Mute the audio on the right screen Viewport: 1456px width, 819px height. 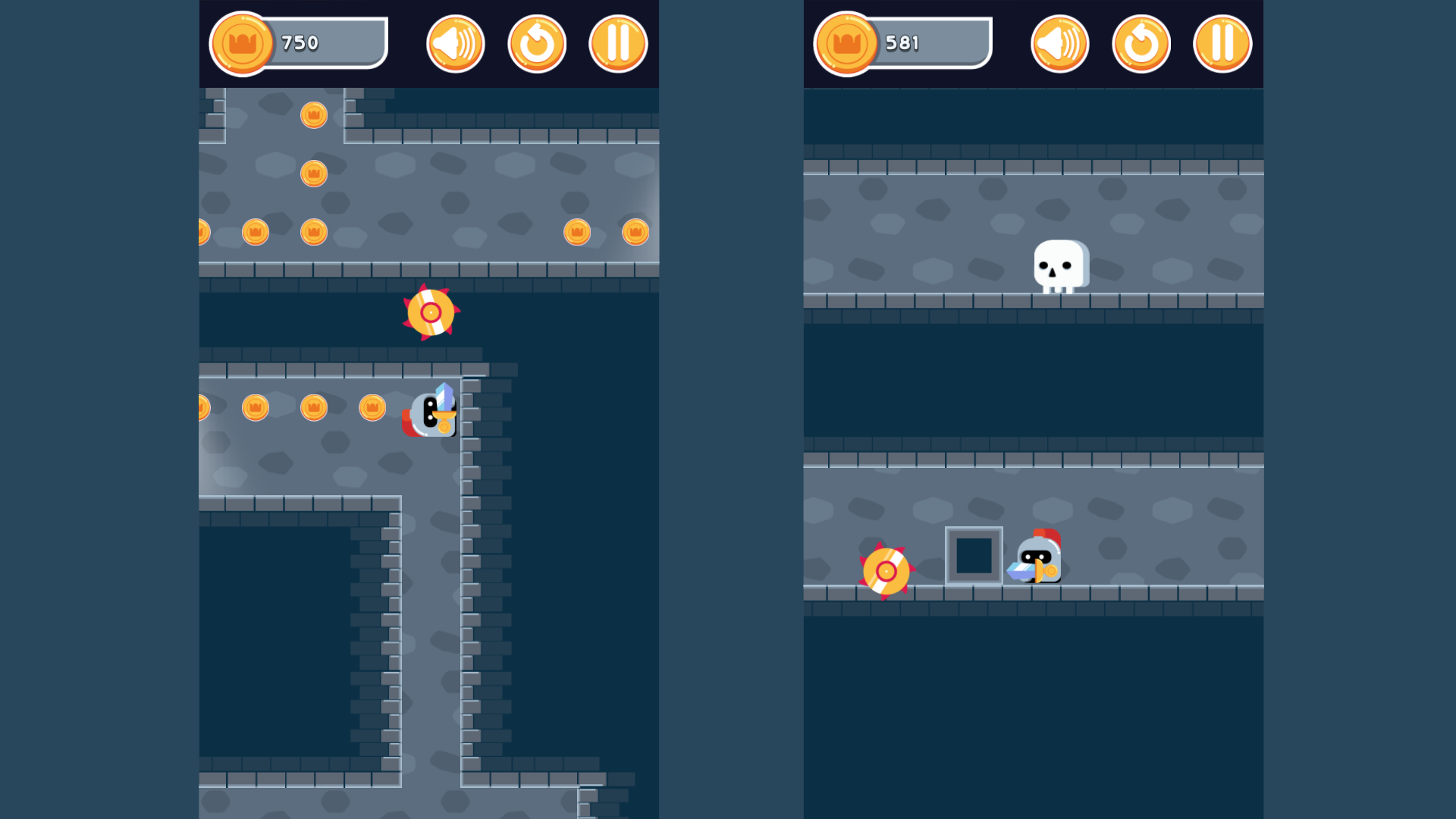tap(1059, 43)
